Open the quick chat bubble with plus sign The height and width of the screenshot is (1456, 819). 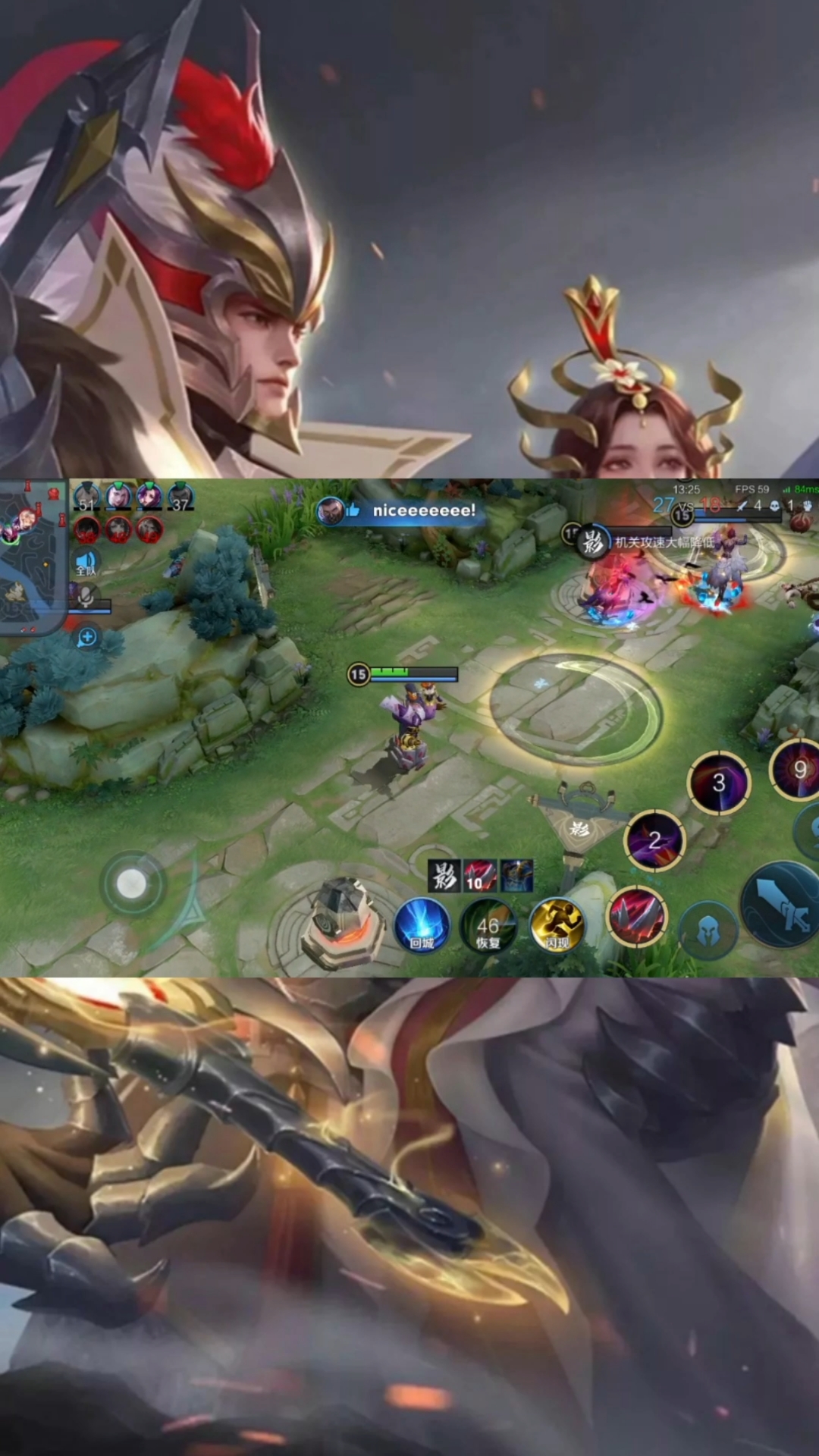click(x=87, y=637)
